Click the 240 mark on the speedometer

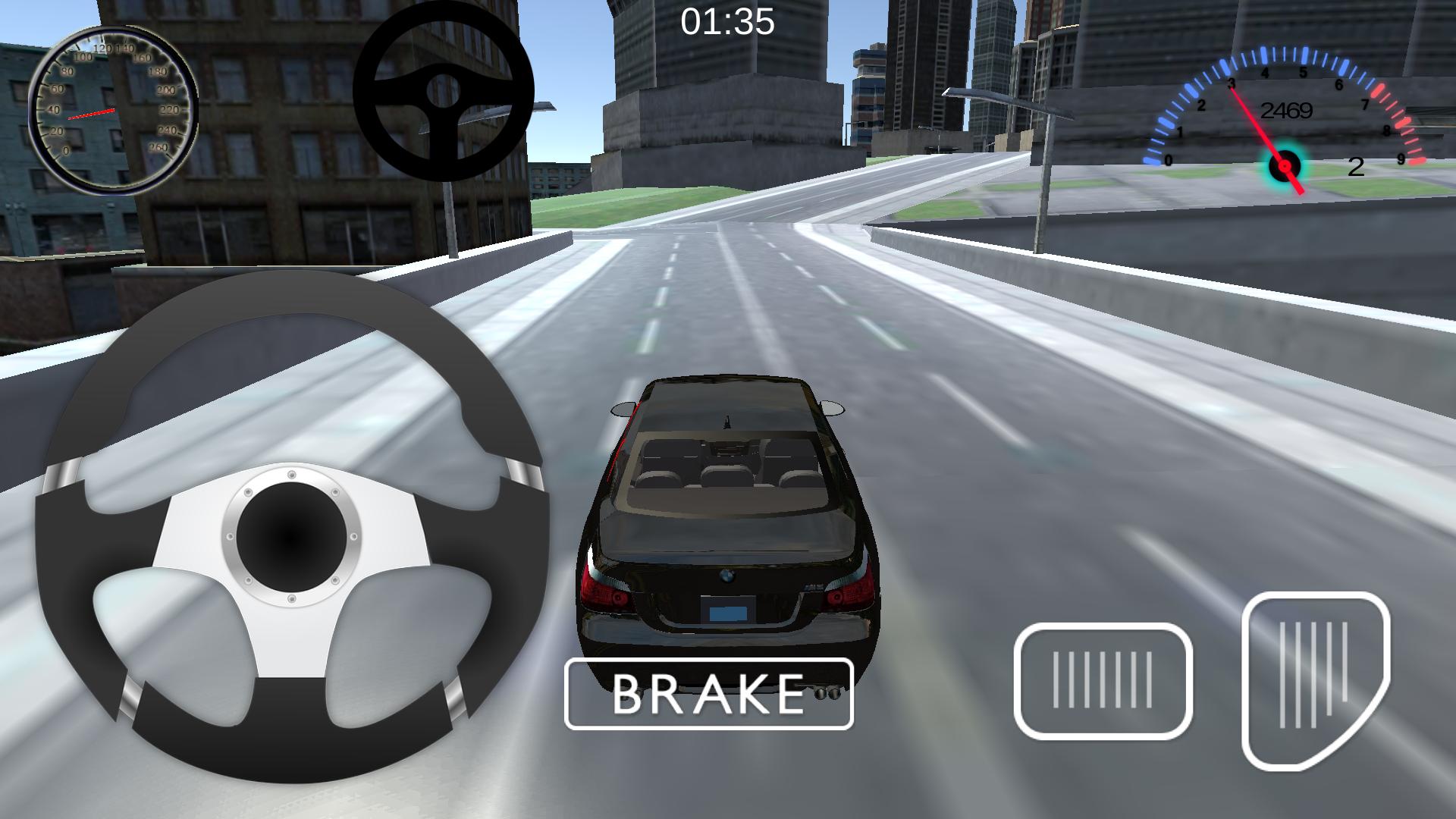(x=168, y=130)
